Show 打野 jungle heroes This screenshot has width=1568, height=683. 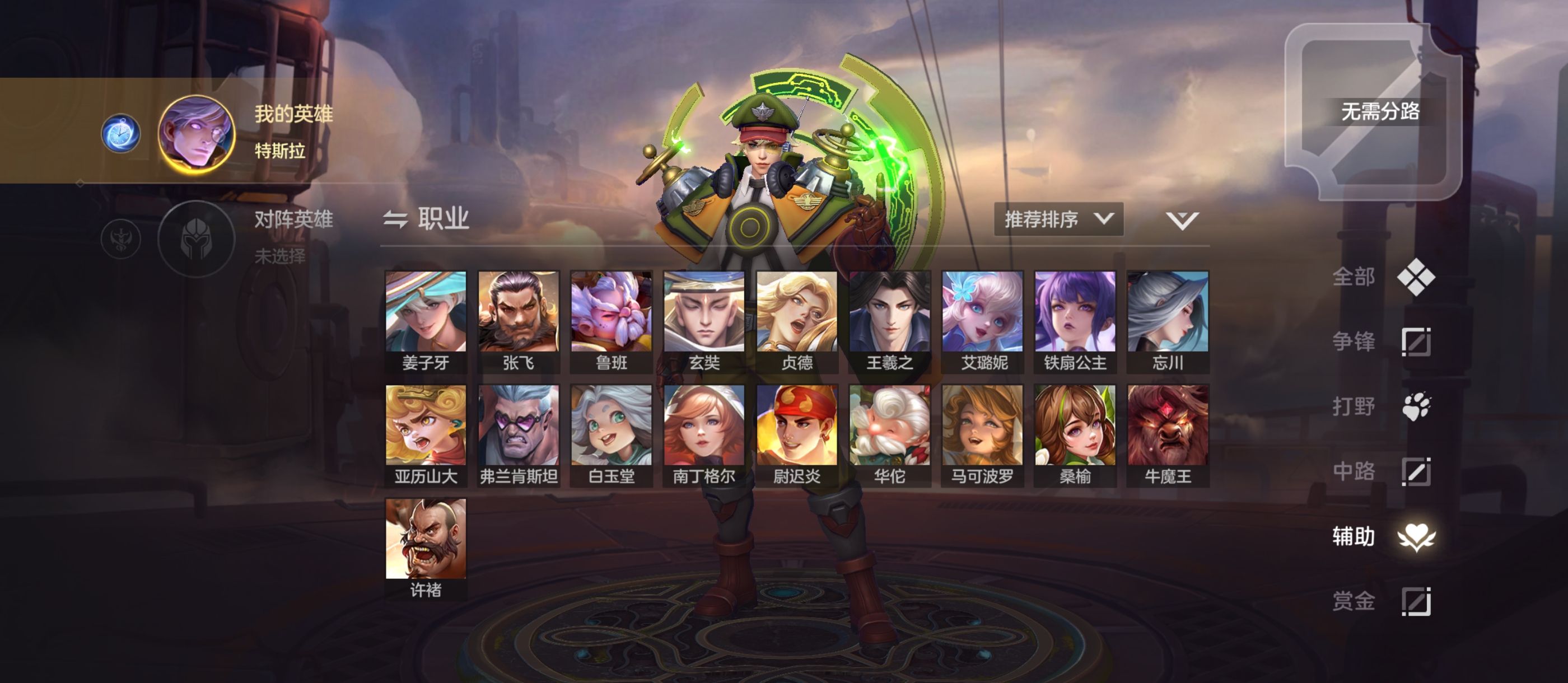(x=1382, y=406)
